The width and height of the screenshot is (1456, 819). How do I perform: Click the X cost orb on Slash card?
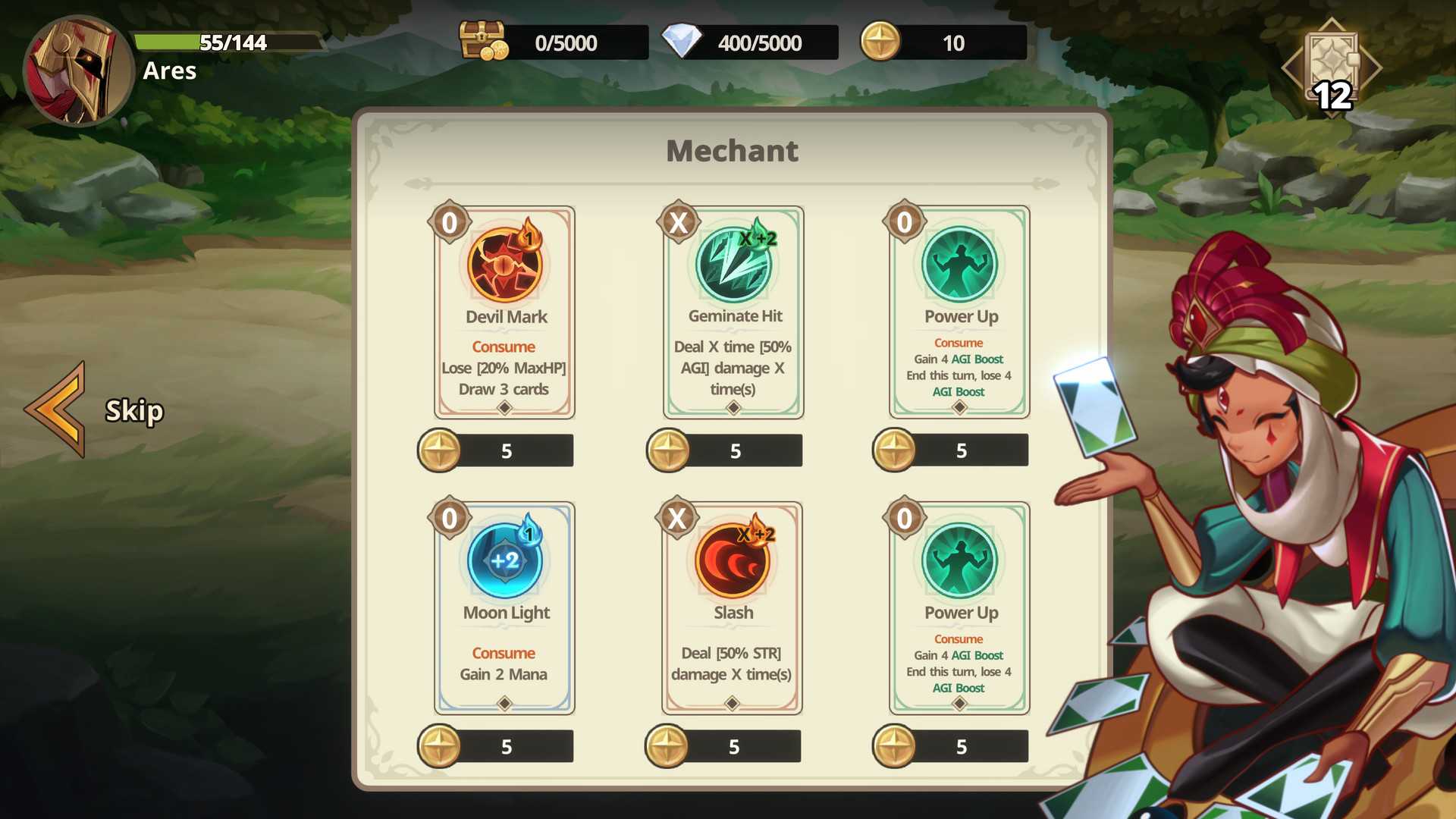[x=677, y=517]
